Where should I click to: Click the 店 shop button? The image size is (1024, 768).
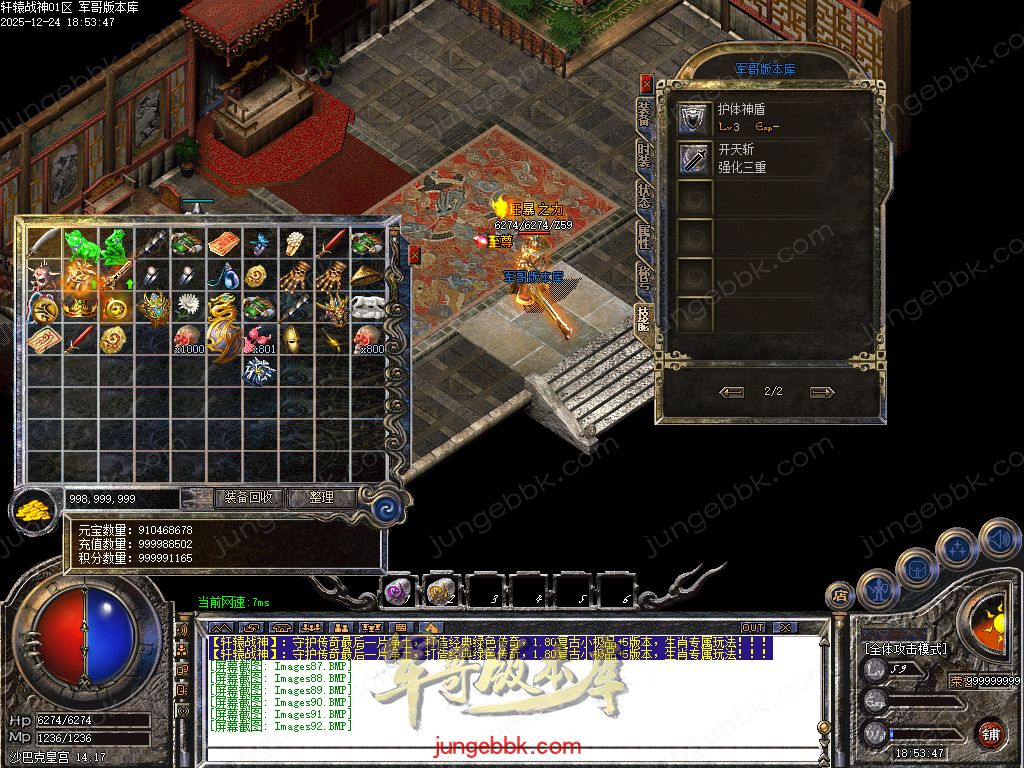point(841,597)
